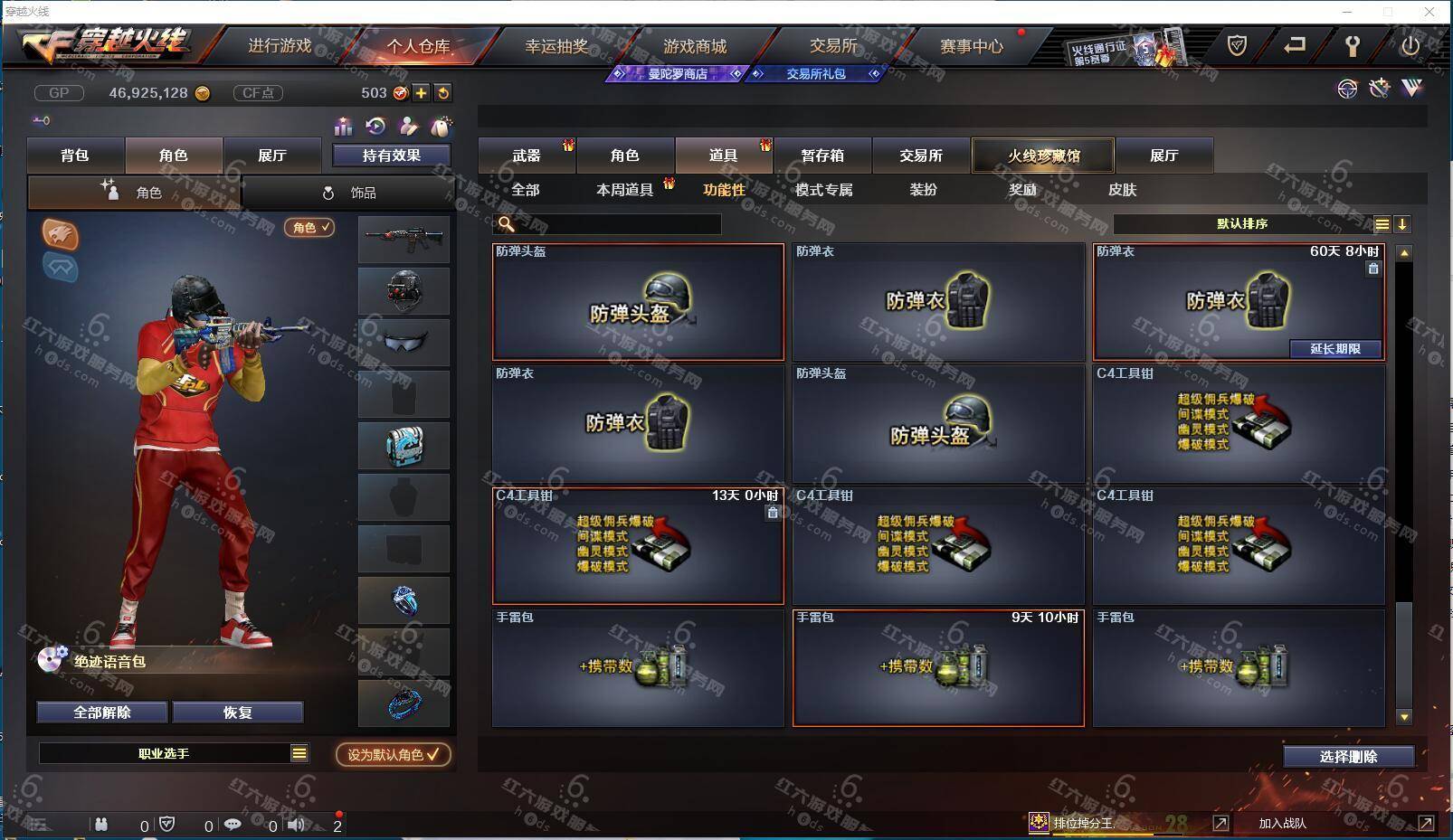Set as default character with 设为默认角色
Image resolution: width=1453 pixels, height=840 pixels.
(x=393, y=754)
